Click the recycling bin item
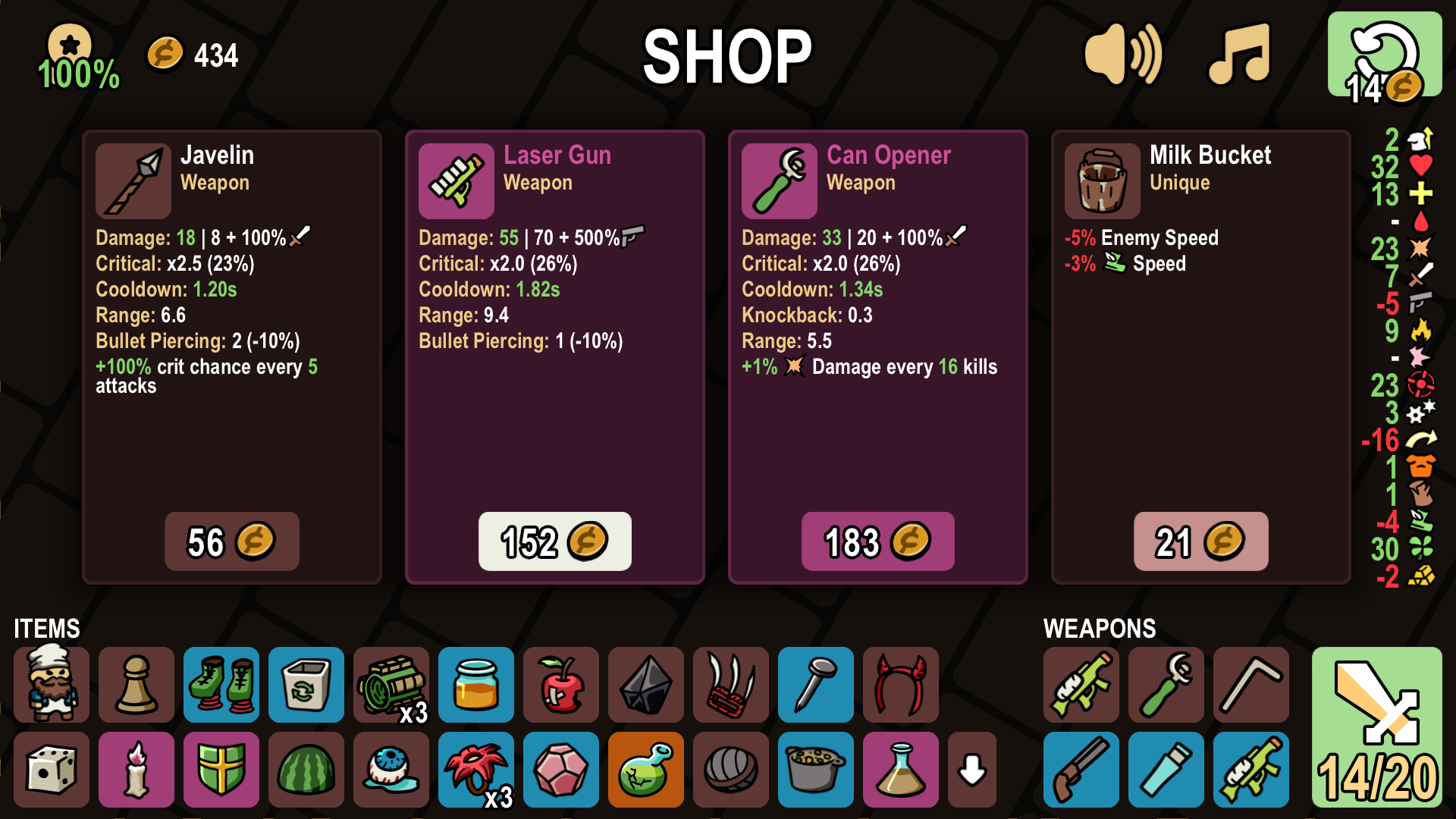1456x819 pixels. tap(306, 685)
